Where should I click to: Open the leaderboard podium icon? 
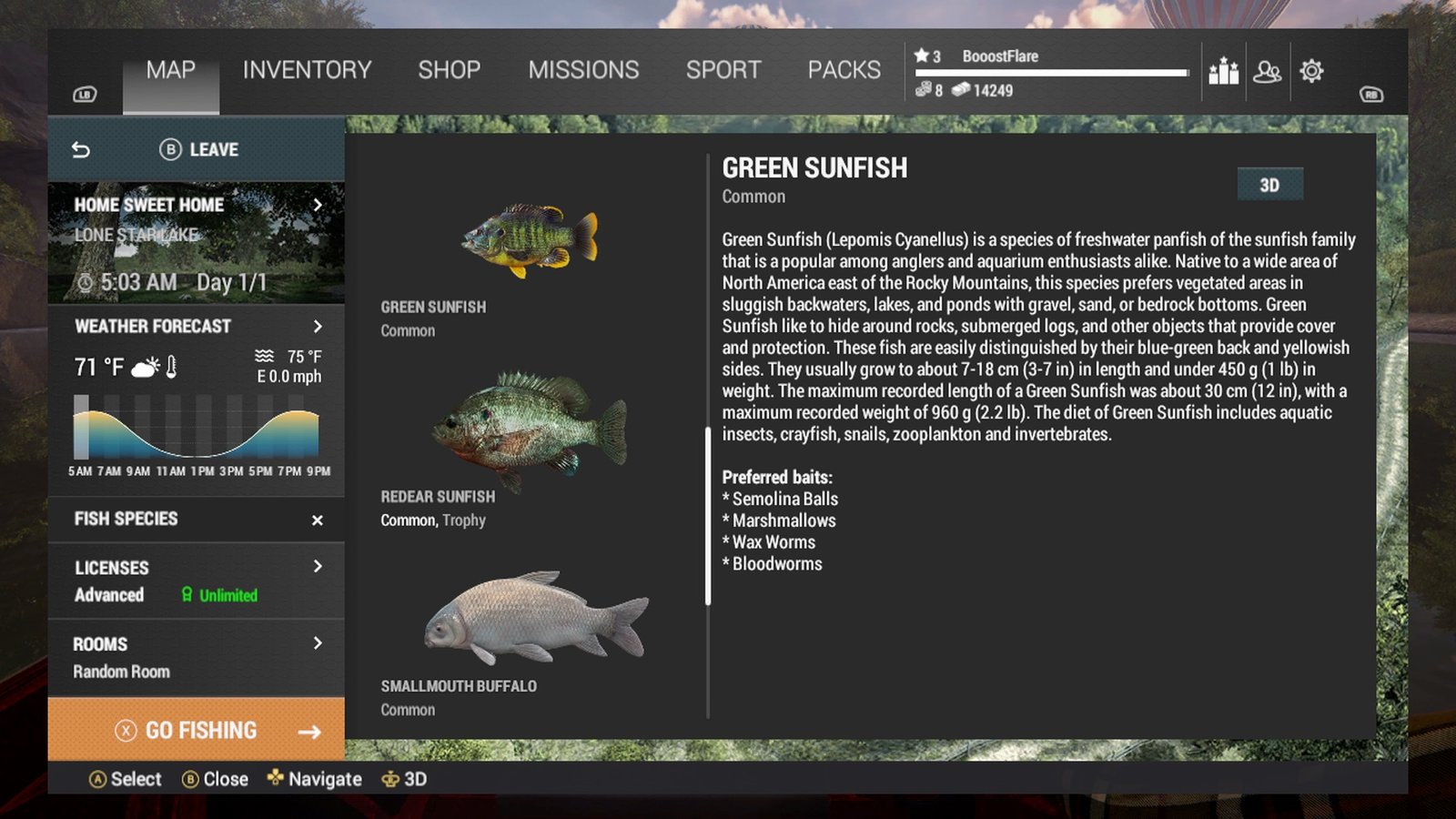coord(1223,71)
